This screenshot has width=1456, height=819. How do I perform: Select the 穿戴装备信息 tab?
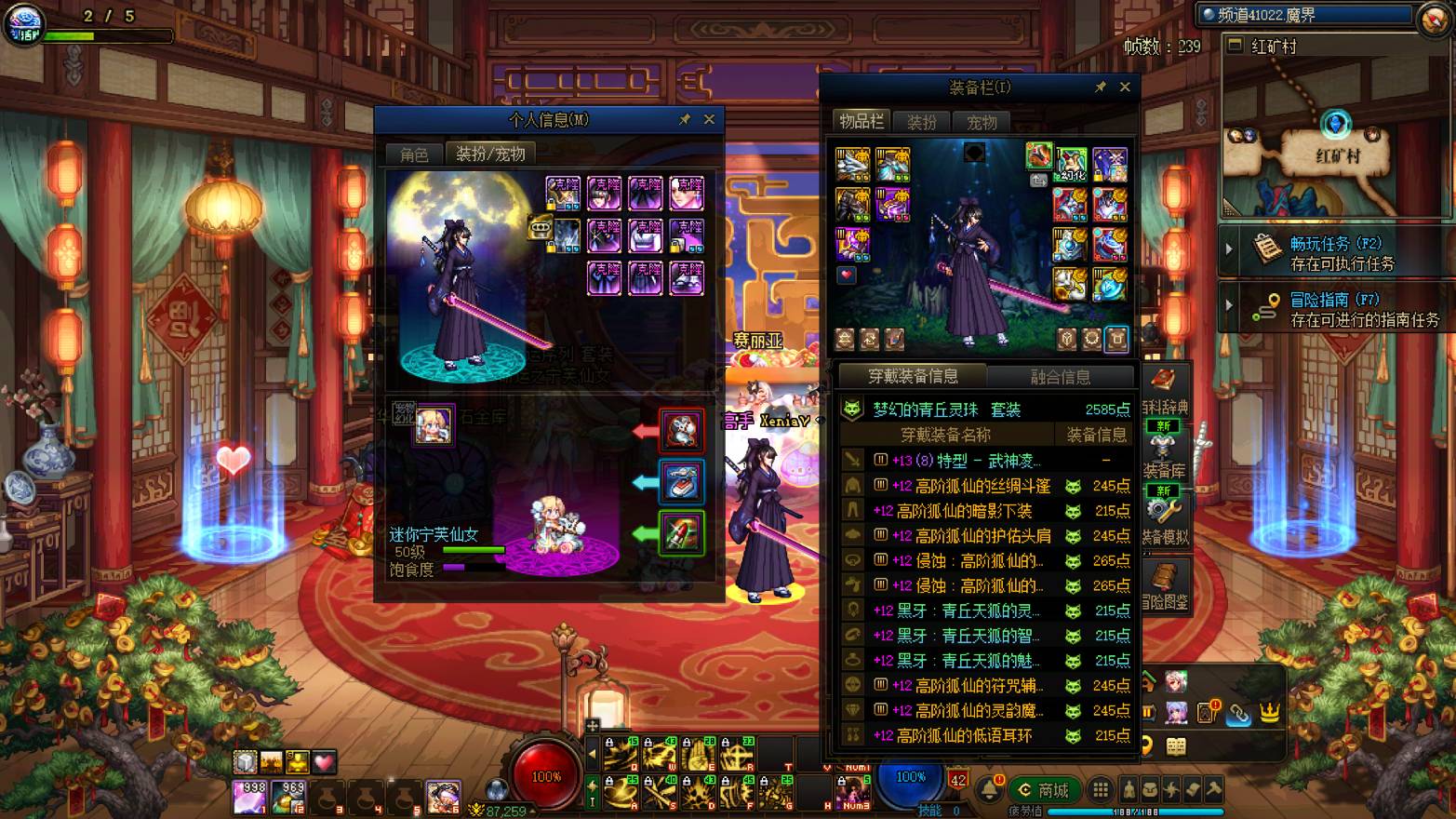(x=913, y=376)
